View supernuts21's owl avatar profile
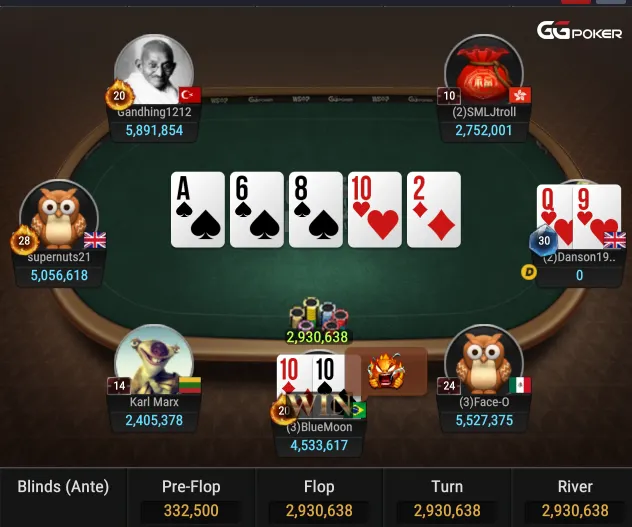The image size is (632, 527). pyautogui.click(x=58, y=216)
